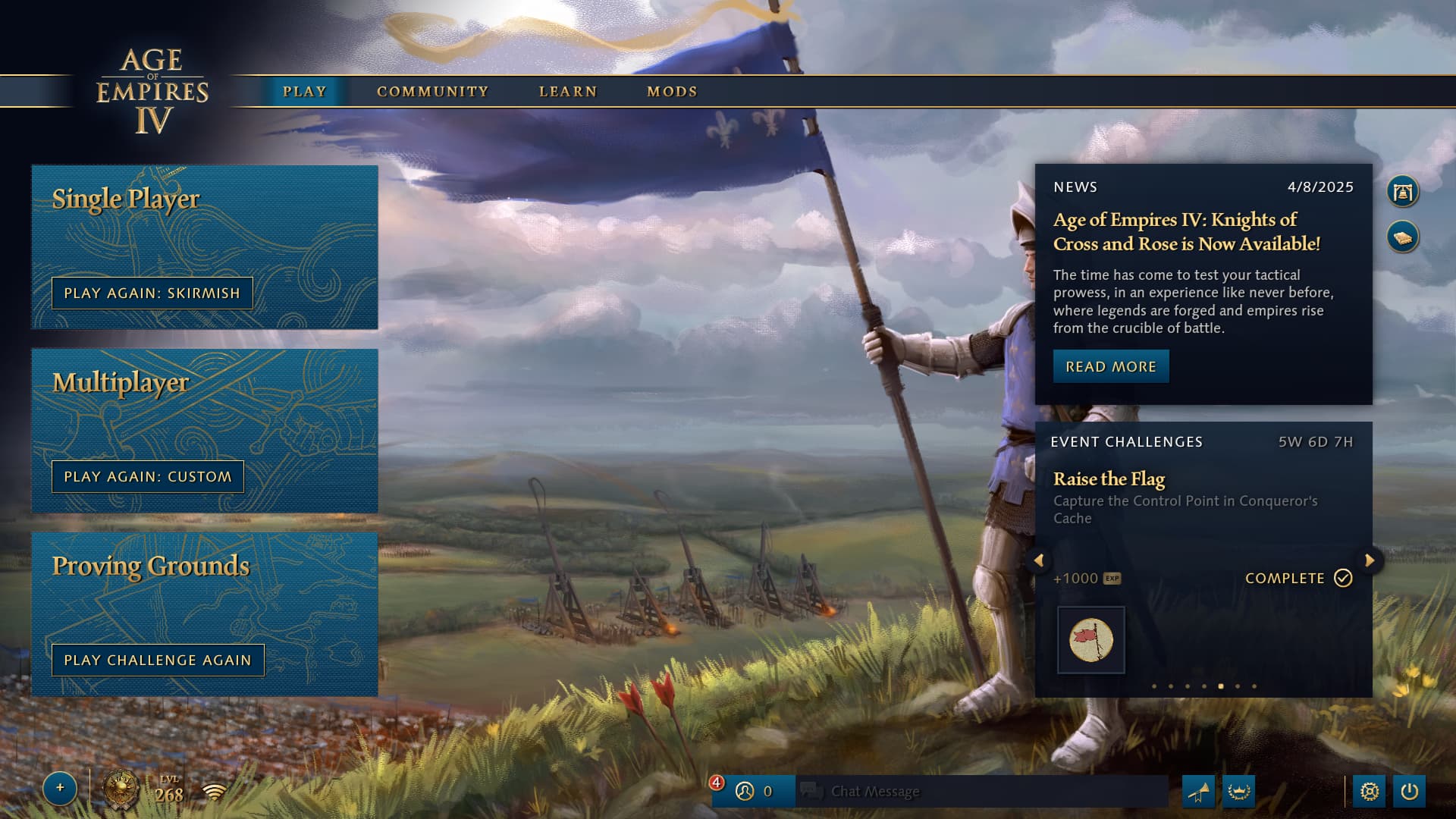The width and height of the screenshot is (1456, 819).
Task: Show the previous event challenge
Action: pyautogui.click(x=1039, y=560)
